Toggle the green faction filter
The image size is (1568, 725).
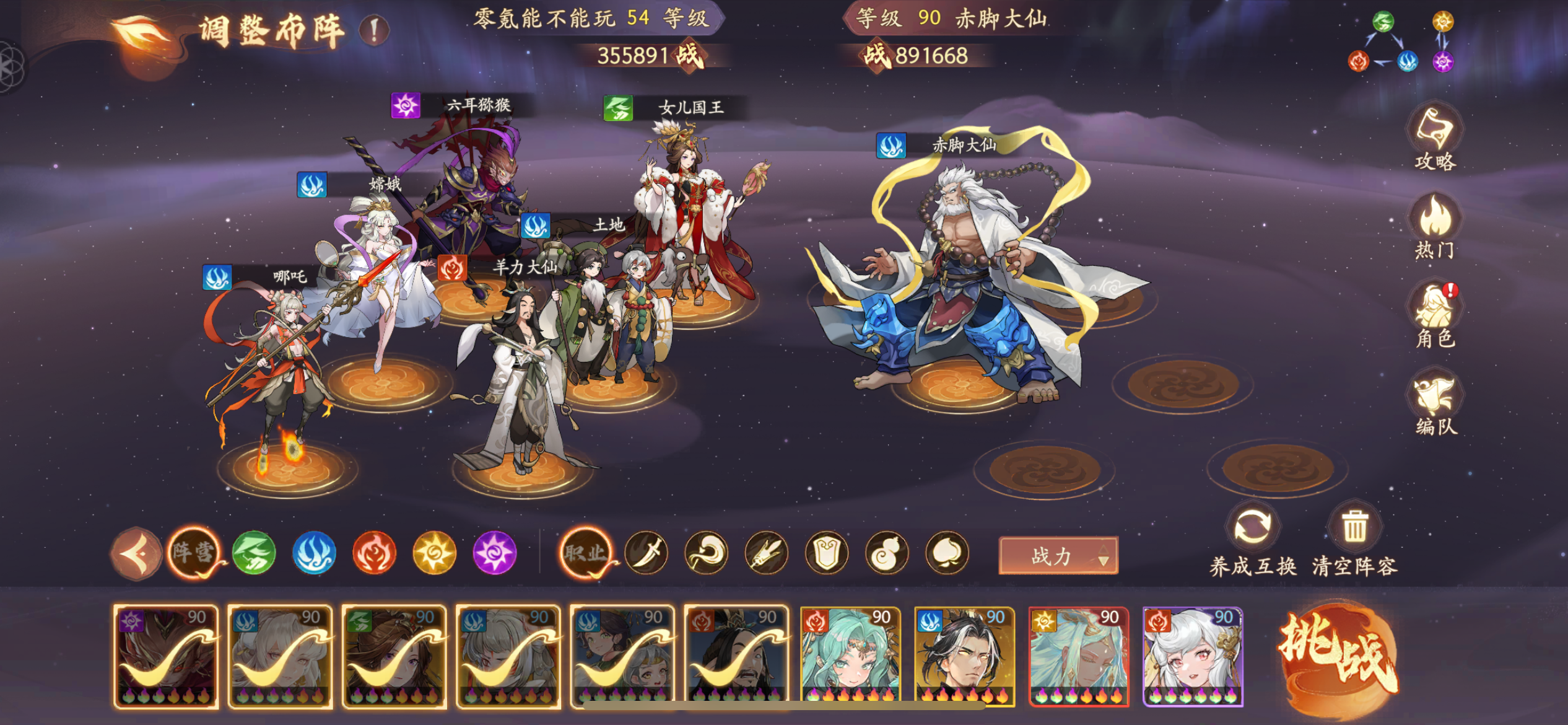254,553
